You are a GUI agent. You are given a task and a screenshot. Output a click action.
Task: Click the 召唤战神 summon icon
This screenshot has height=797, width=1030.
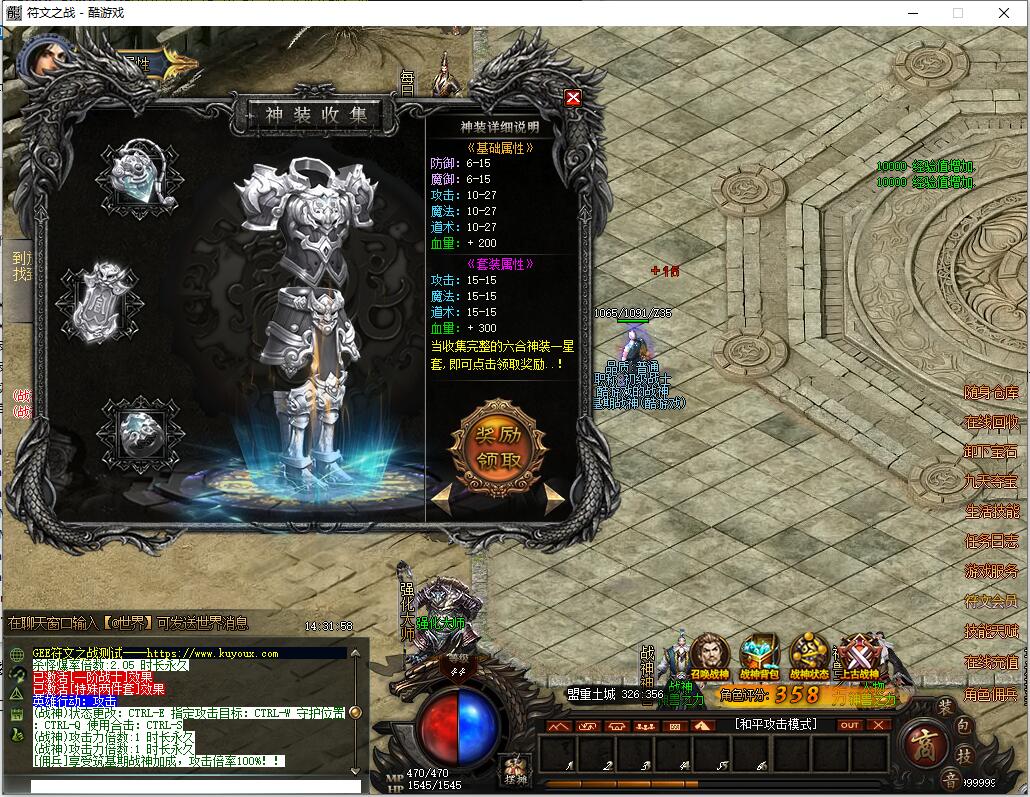click(709, 656)
